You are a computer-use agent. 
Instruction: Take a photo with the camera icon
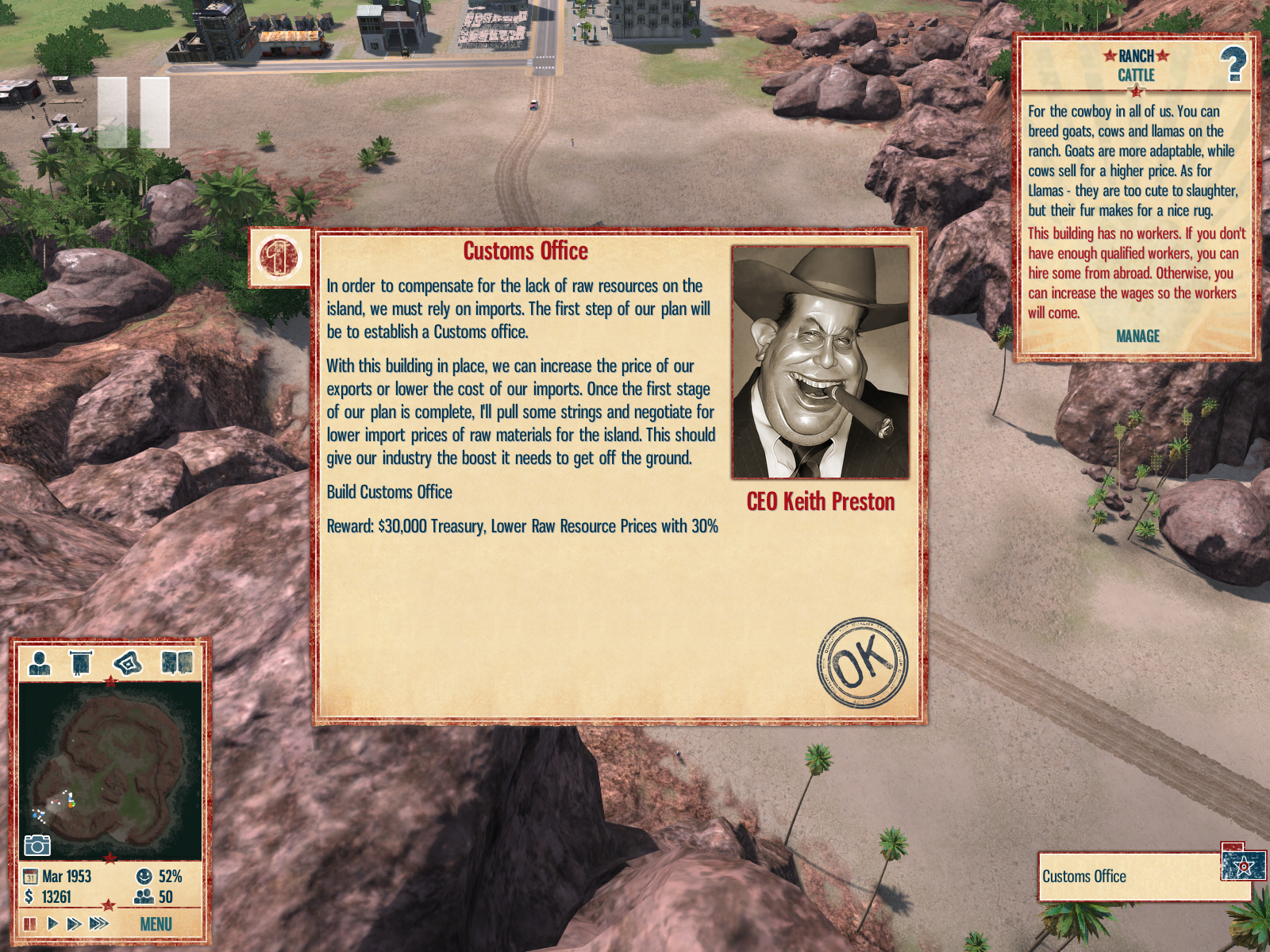(x=37, y=846)
